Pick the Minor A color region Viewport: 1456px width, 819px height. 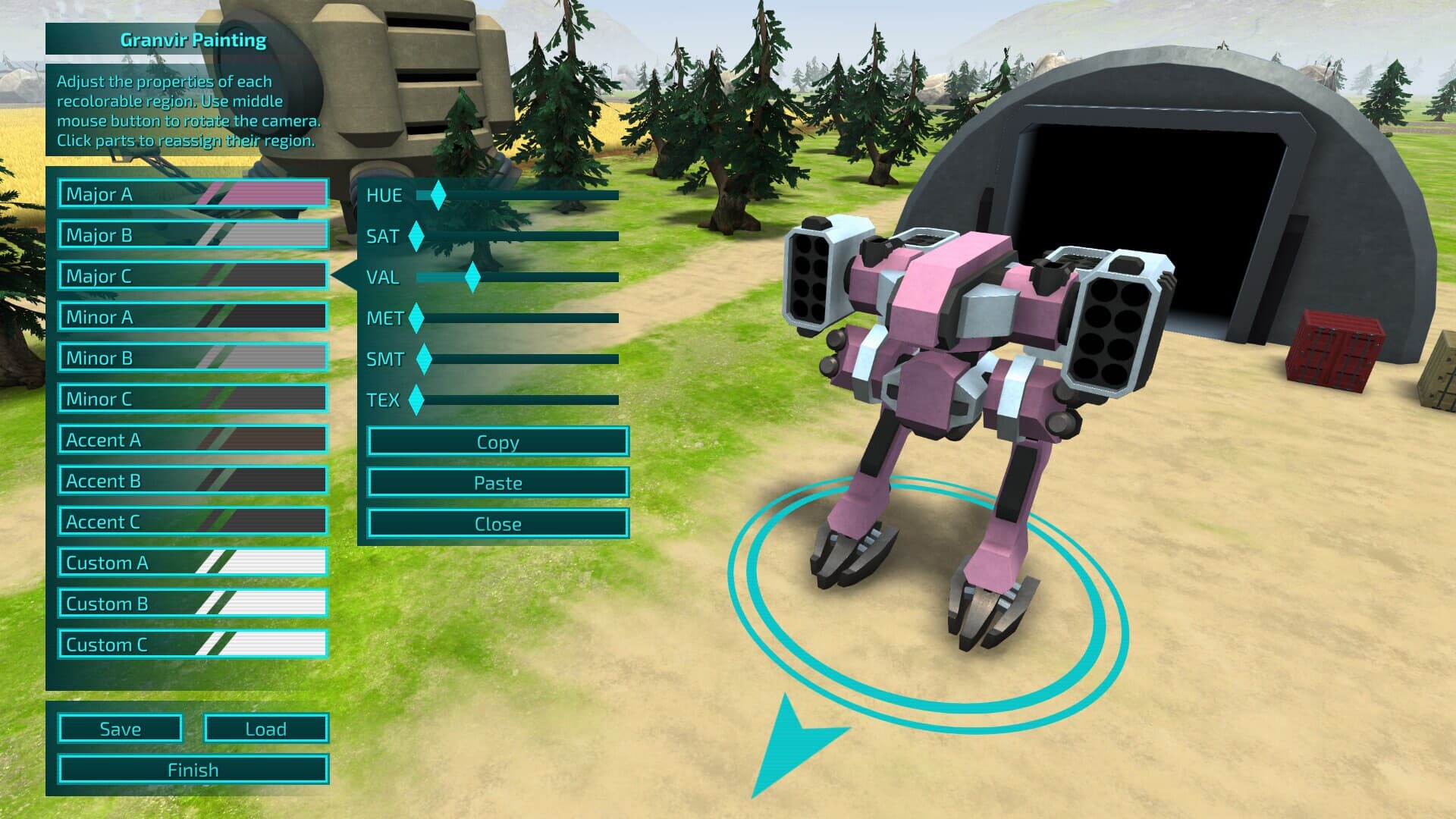pyautogui.click(x=193, y=317)
